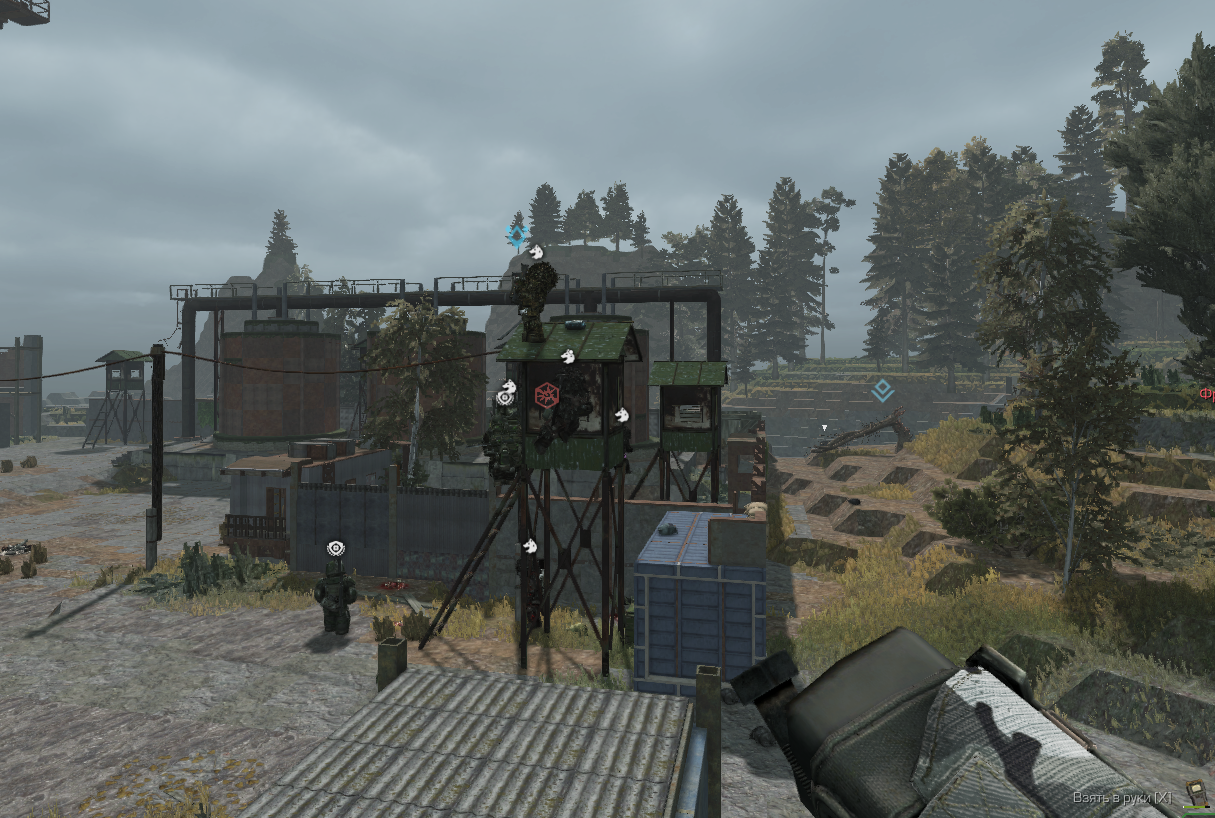This screenshot has width=1215, height=818.
Task: Select the blue chevron waypoint over the terraces
Action: click(x=881, y=390)
